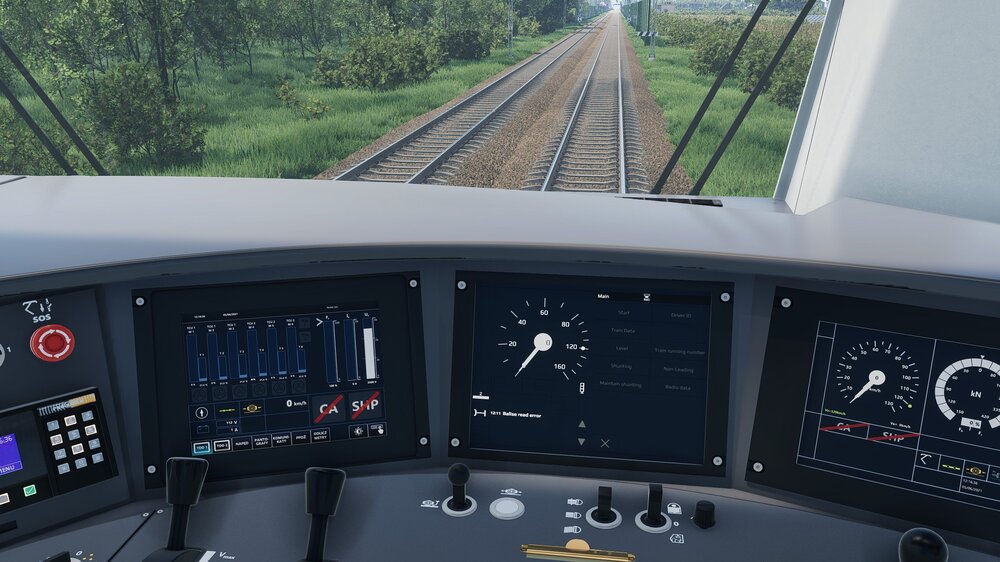
Task: Select the TOD 1 screen tab
Action: point(202,446)
